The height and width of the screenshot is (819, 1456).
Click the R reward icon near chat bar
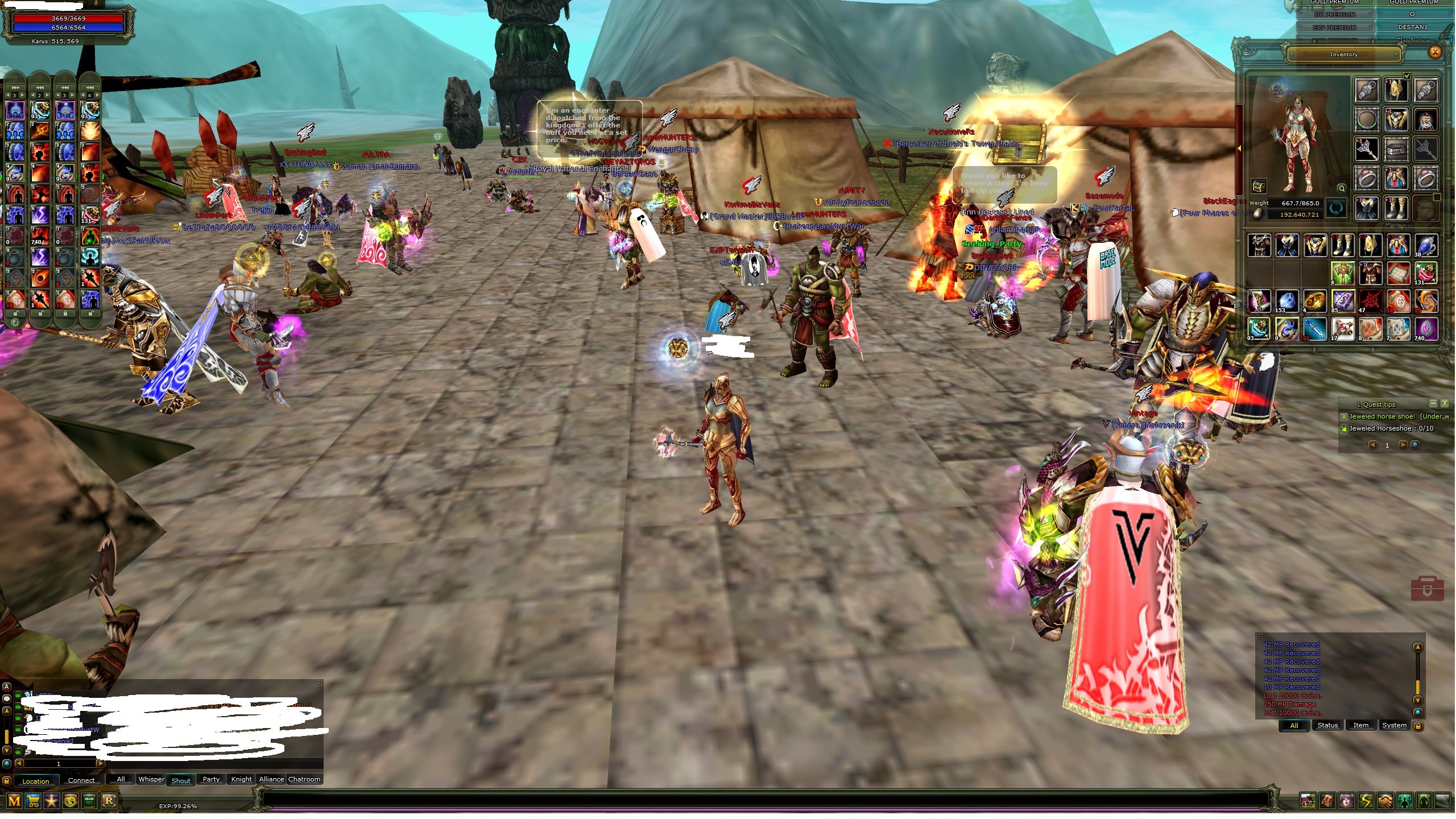(109, 802)
